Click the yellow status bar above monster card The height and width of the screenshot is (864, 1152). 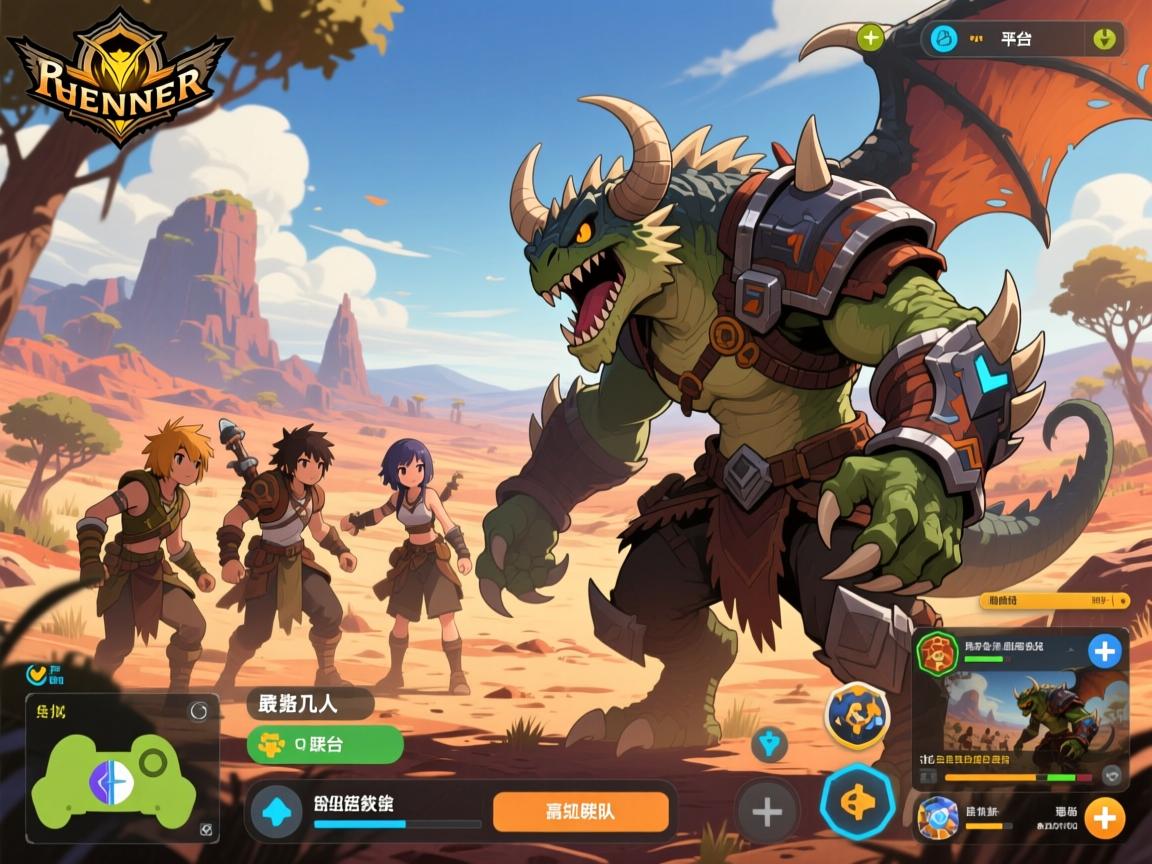tap(1054, 601)
